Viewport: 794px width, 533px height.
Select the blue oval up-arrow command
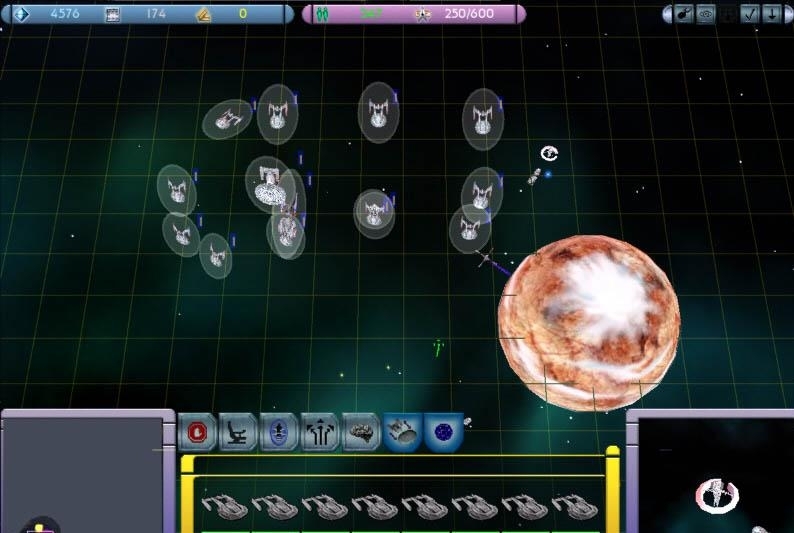point(279,432)
